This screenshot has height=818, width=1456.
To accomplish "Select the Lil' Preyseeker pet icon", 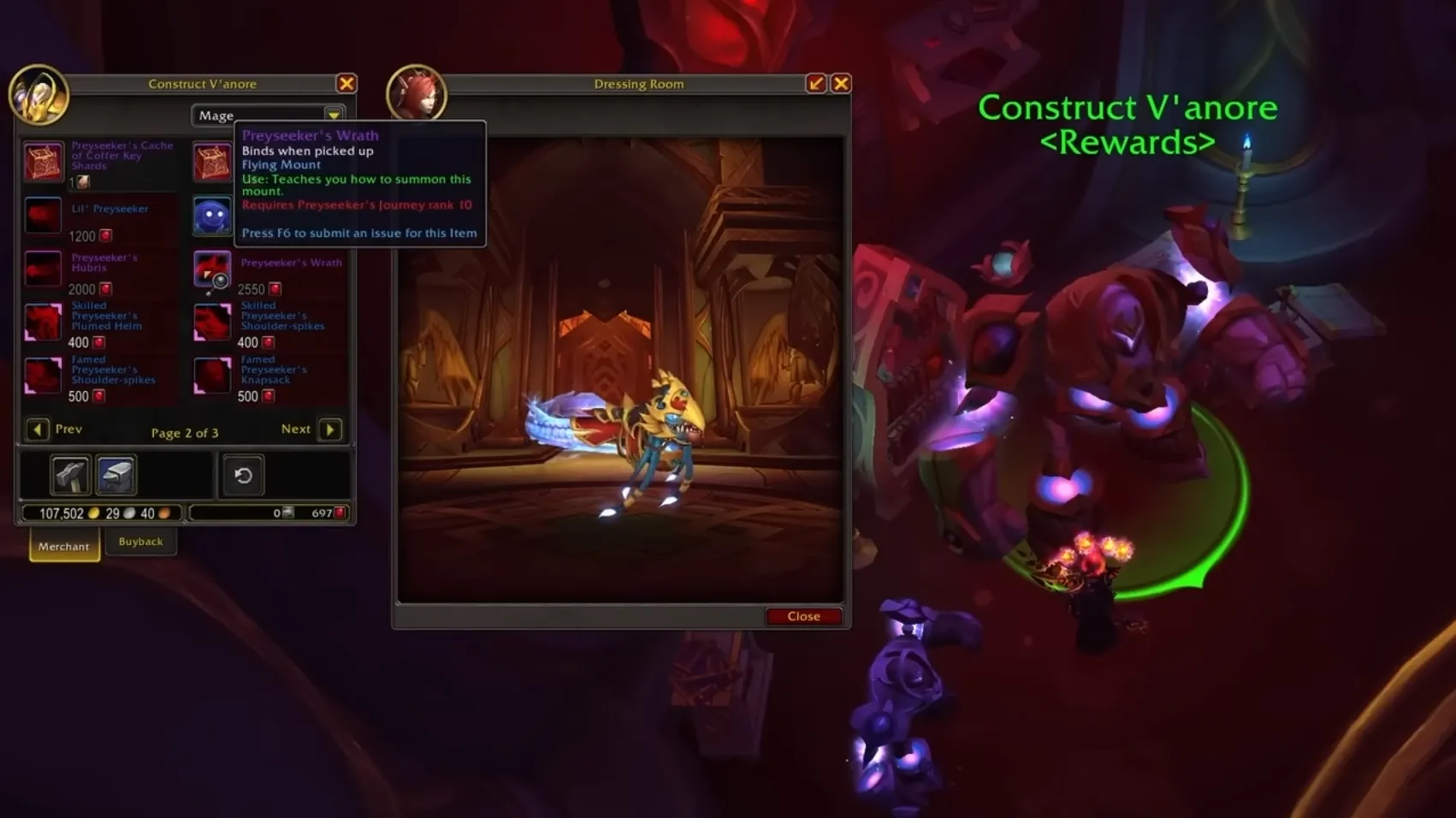I will pos(43,215).
